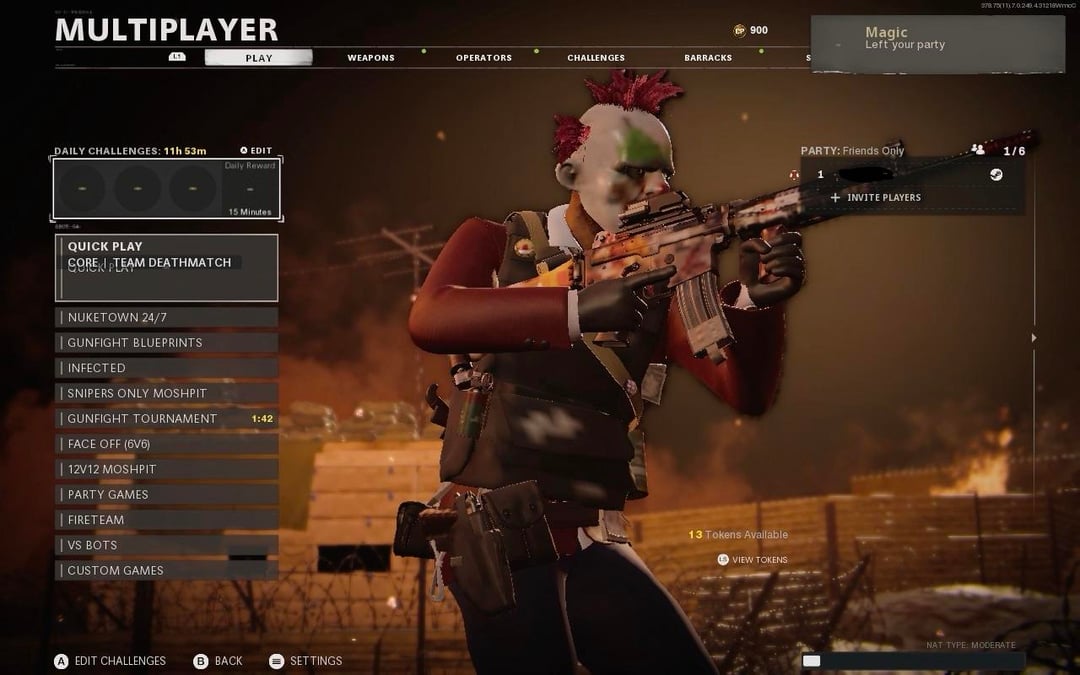This screenshot has height=675, width=1080.
Task: Open the Infected playlist
Action: pyautogui.click(x=166, y=368)
